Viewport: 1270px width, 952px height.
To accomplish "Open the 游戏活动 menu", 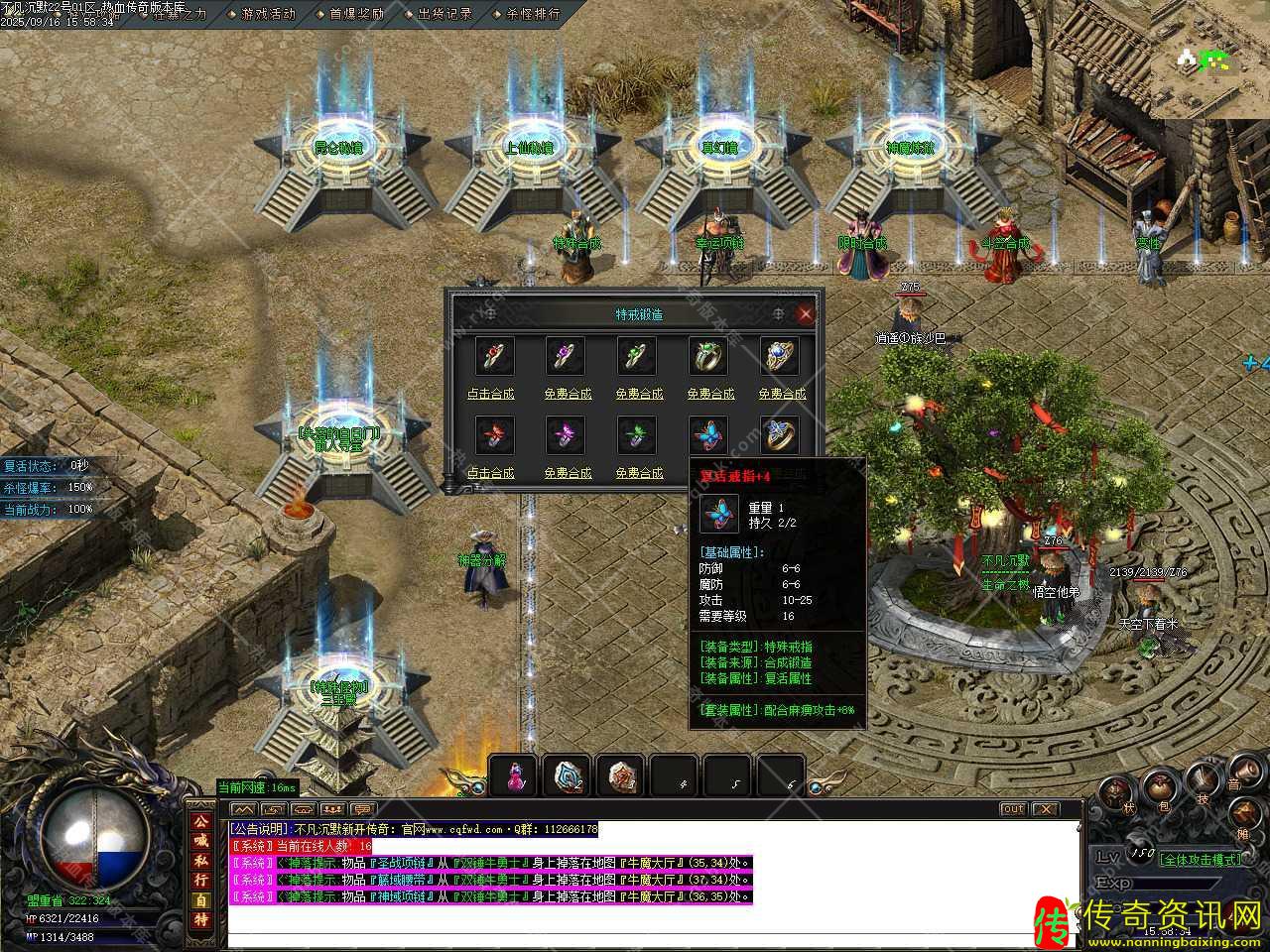I will tap(268, 14).
